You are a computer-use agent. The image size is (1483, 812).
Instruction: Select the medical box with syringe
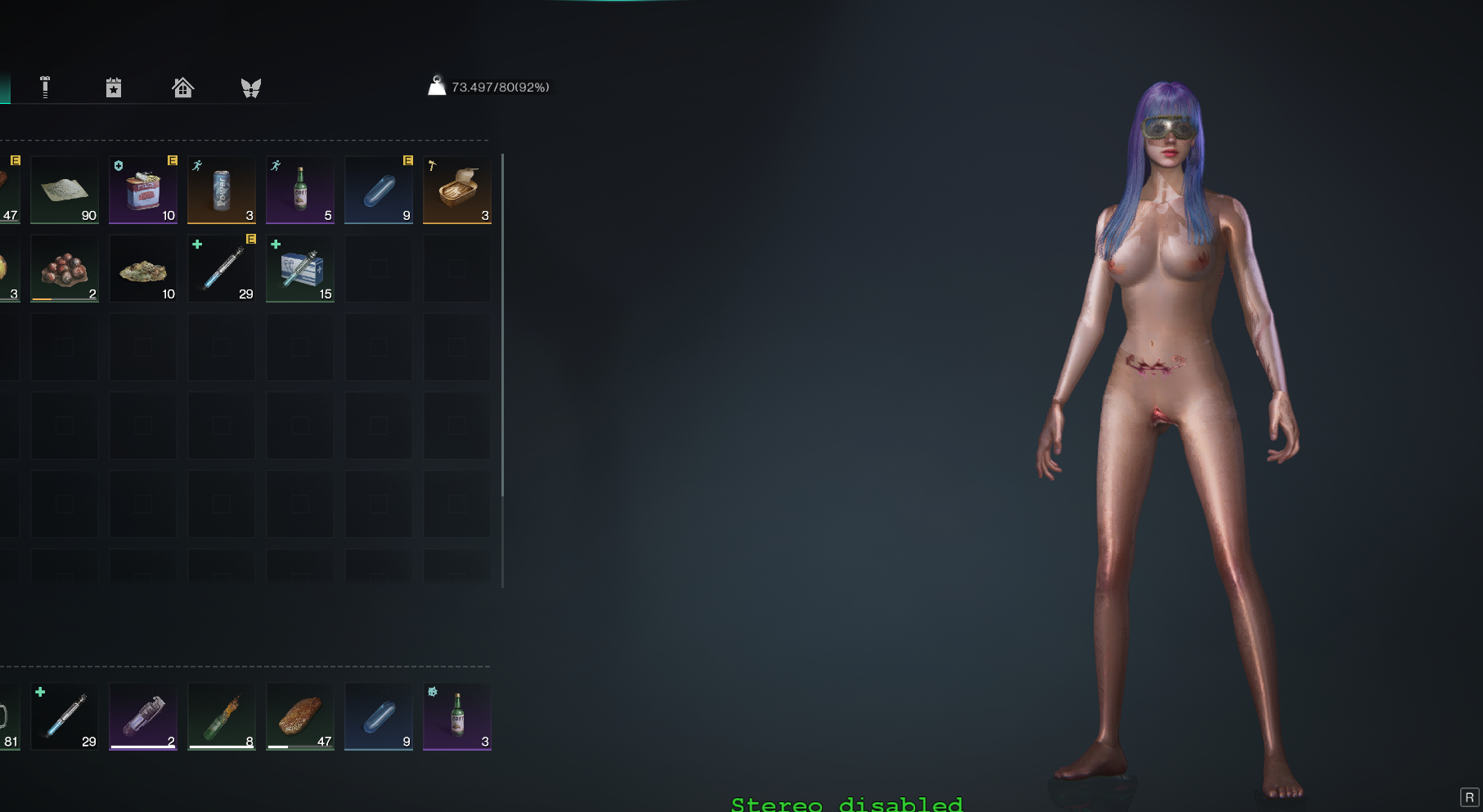pos(300,269)
